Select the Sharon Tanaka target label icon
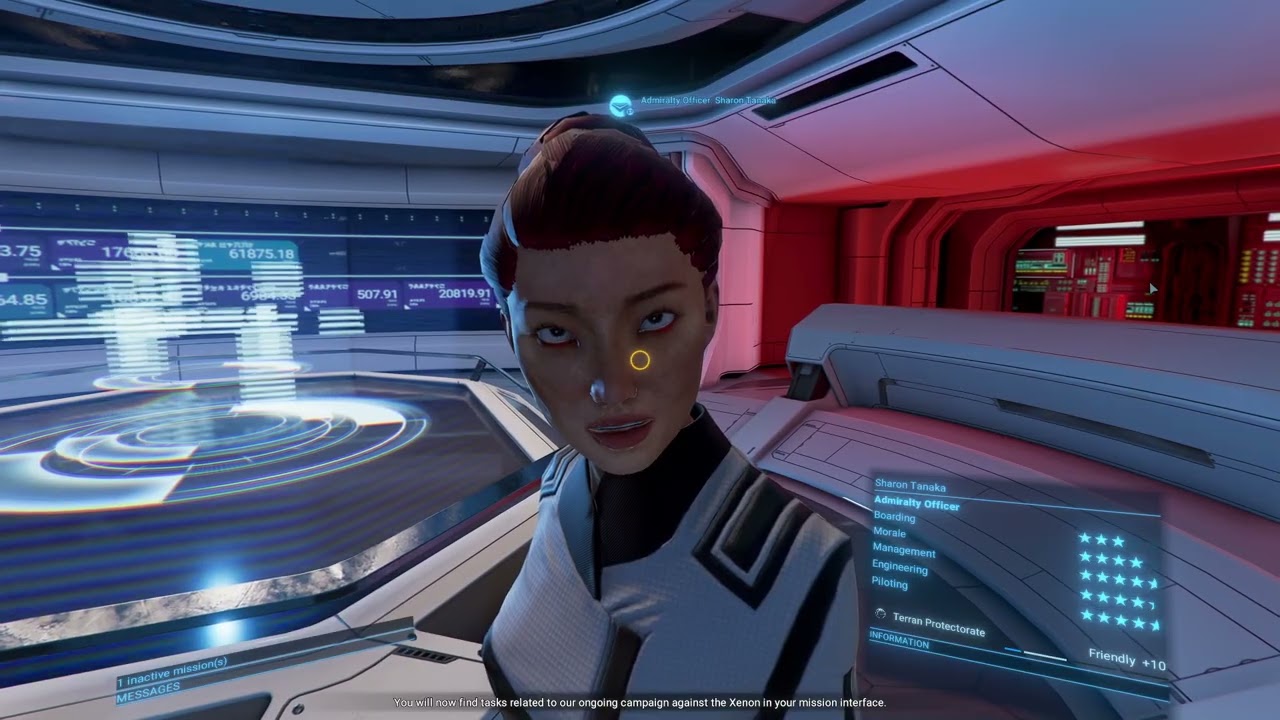Viewport: 1280px width, 720px height. 620,104
